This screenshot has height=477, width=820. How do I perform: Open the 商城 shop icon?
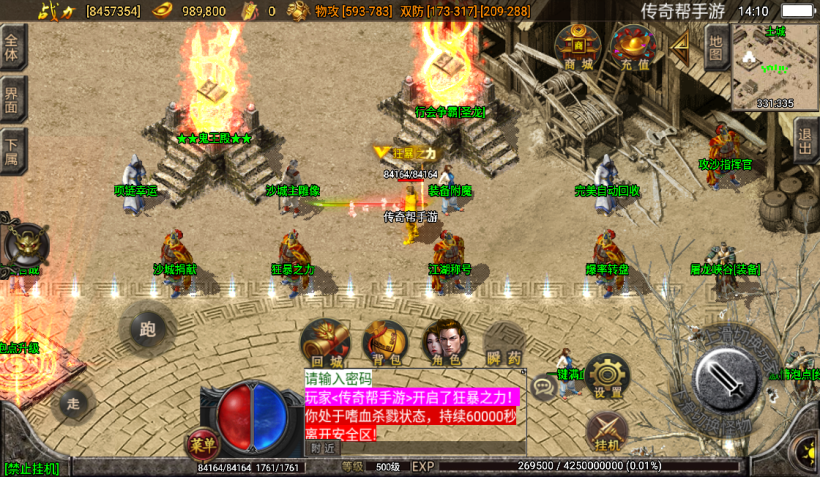(578, 48)
